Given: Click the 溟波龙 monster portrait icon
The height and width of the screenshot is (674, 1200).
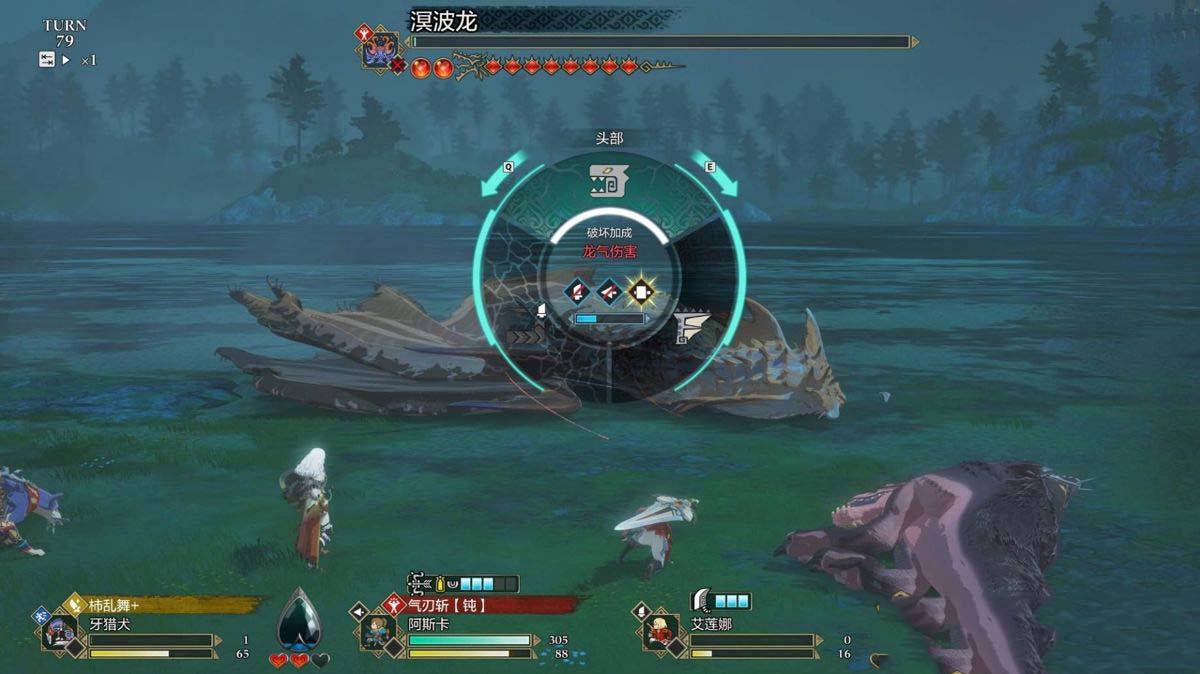Looking at the screenshot, I should (x=380, y=51).
